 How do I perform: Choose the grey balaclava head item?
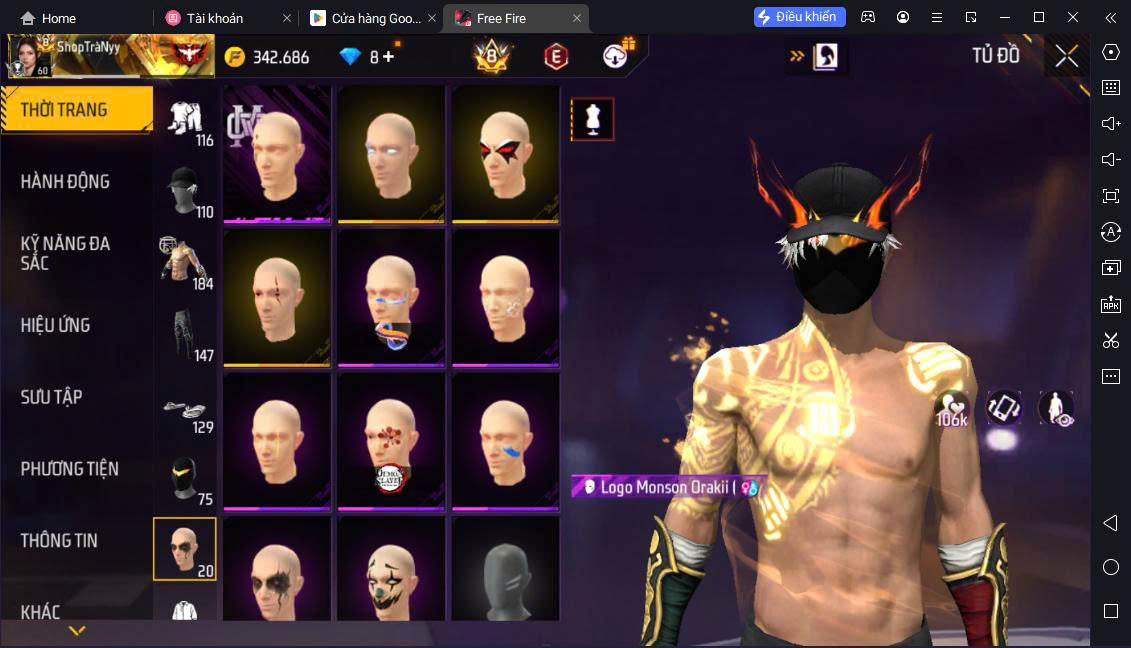click(505, 570)
